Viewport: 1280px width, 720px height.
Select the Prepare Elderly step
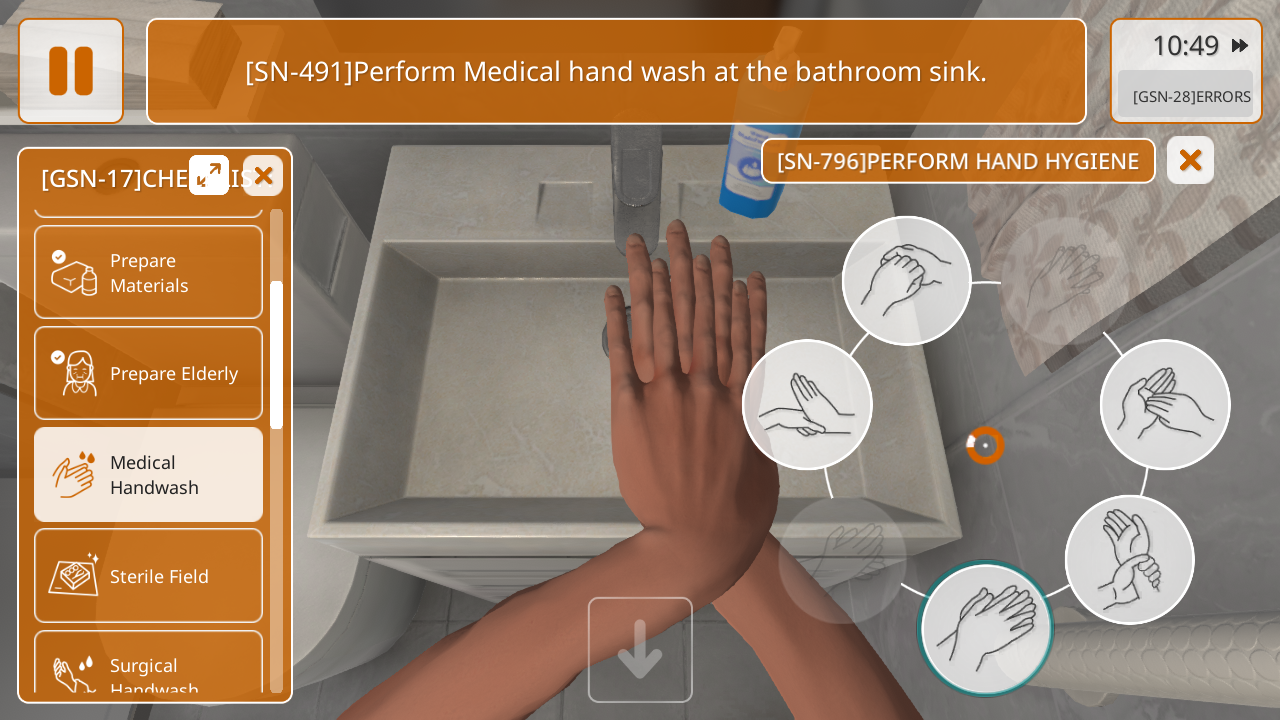[x=149, y=373]
